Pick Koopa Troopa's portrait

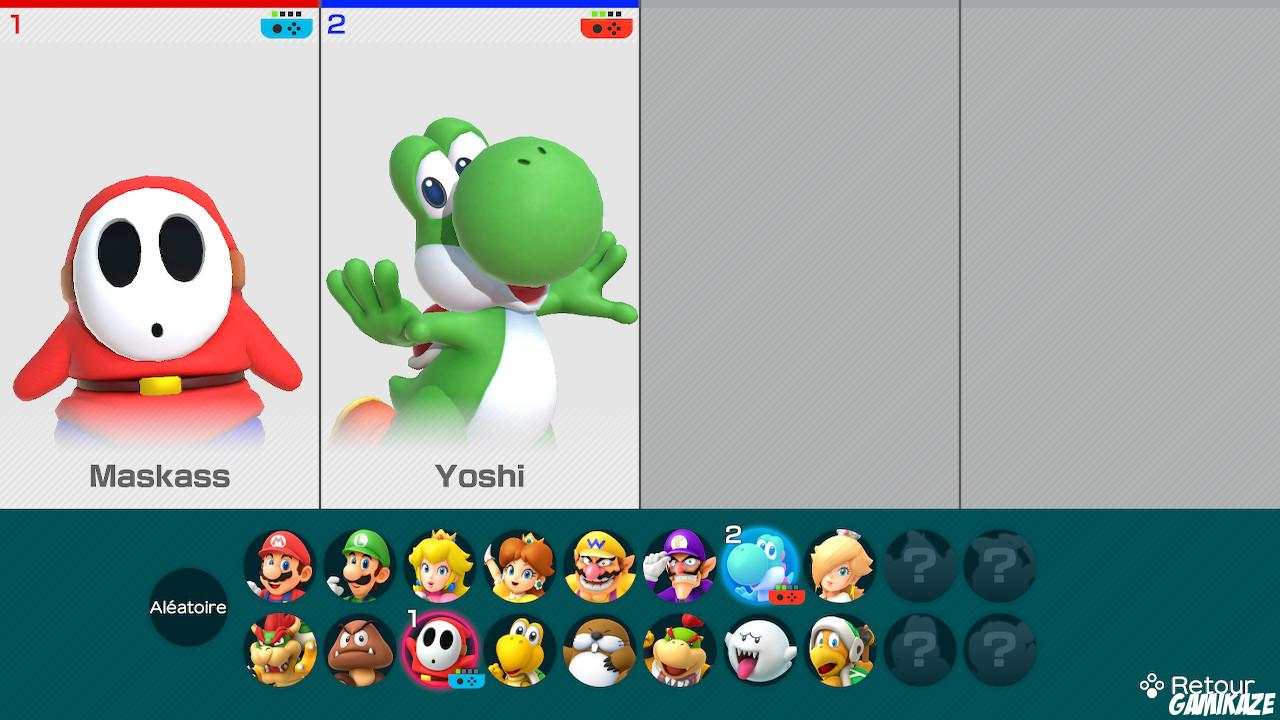[518, 651]
